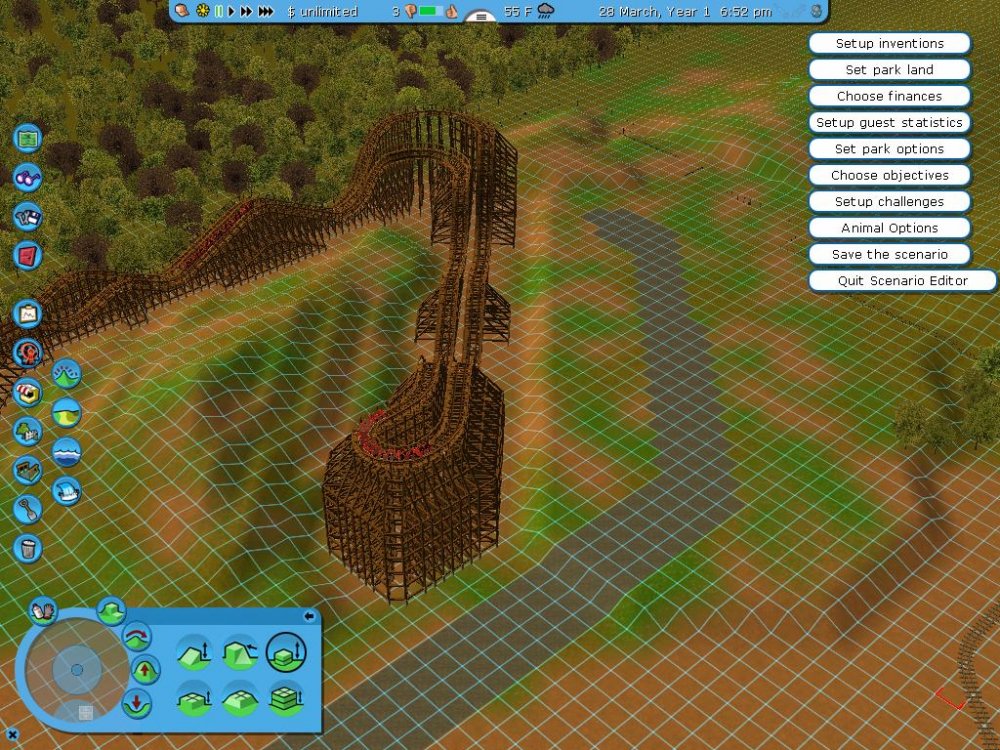This screenshot has height=750, width=1000.
Task: Open the trash bin demolish tool
Action: [x=28, y=548]
